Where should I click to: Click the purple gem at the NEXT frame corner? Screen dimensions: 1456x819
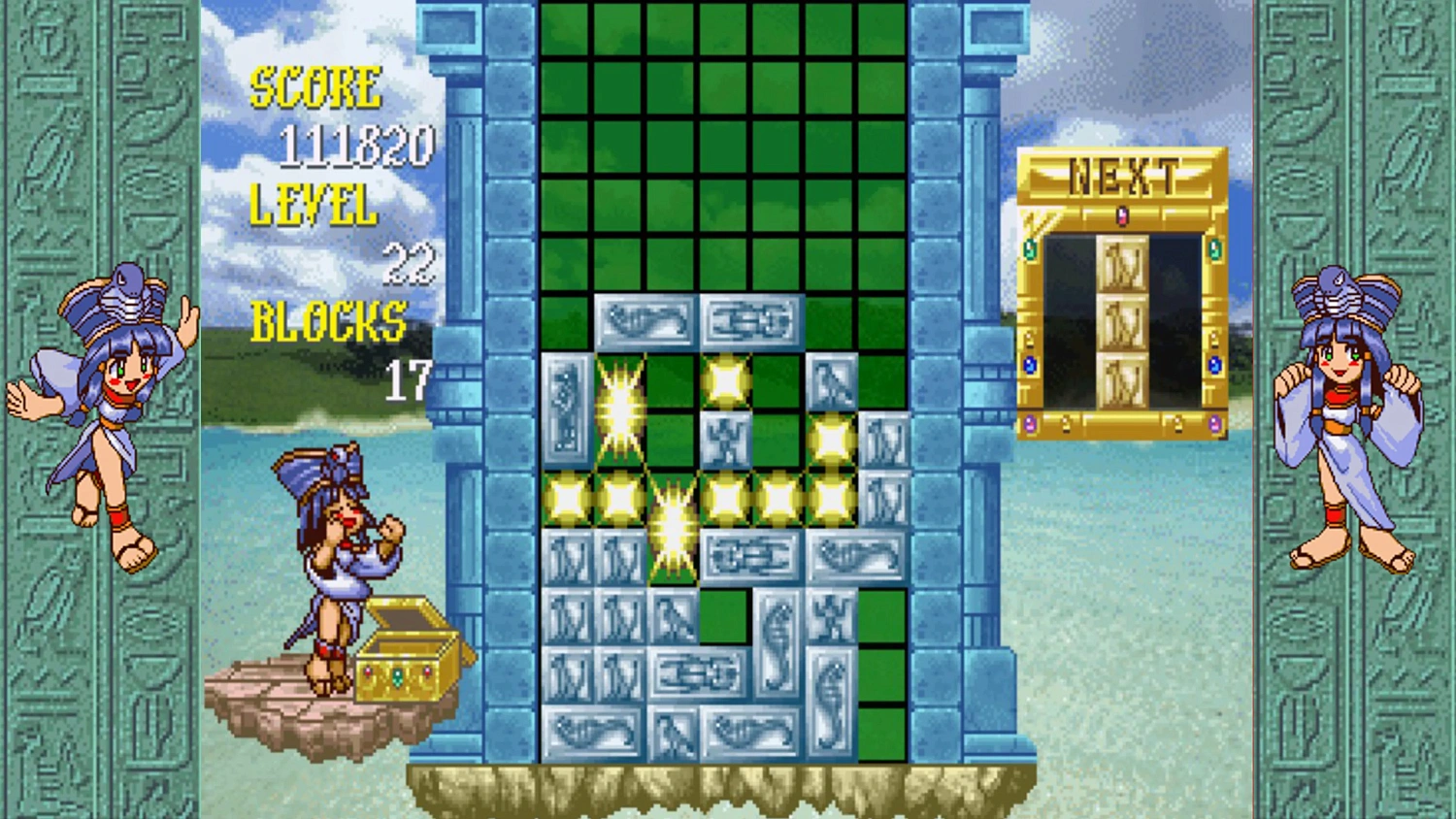1031,421
